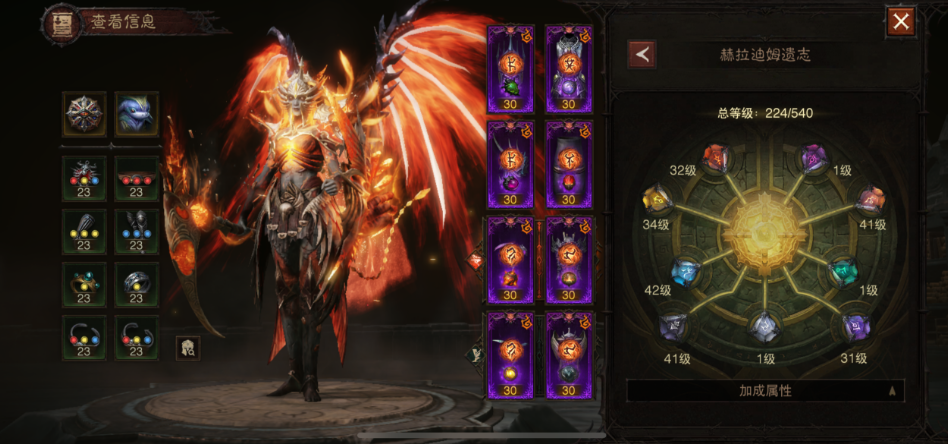Select the equipment card with green gem
The height and width of the screenshot is (444, 948).
pos(510,68)
